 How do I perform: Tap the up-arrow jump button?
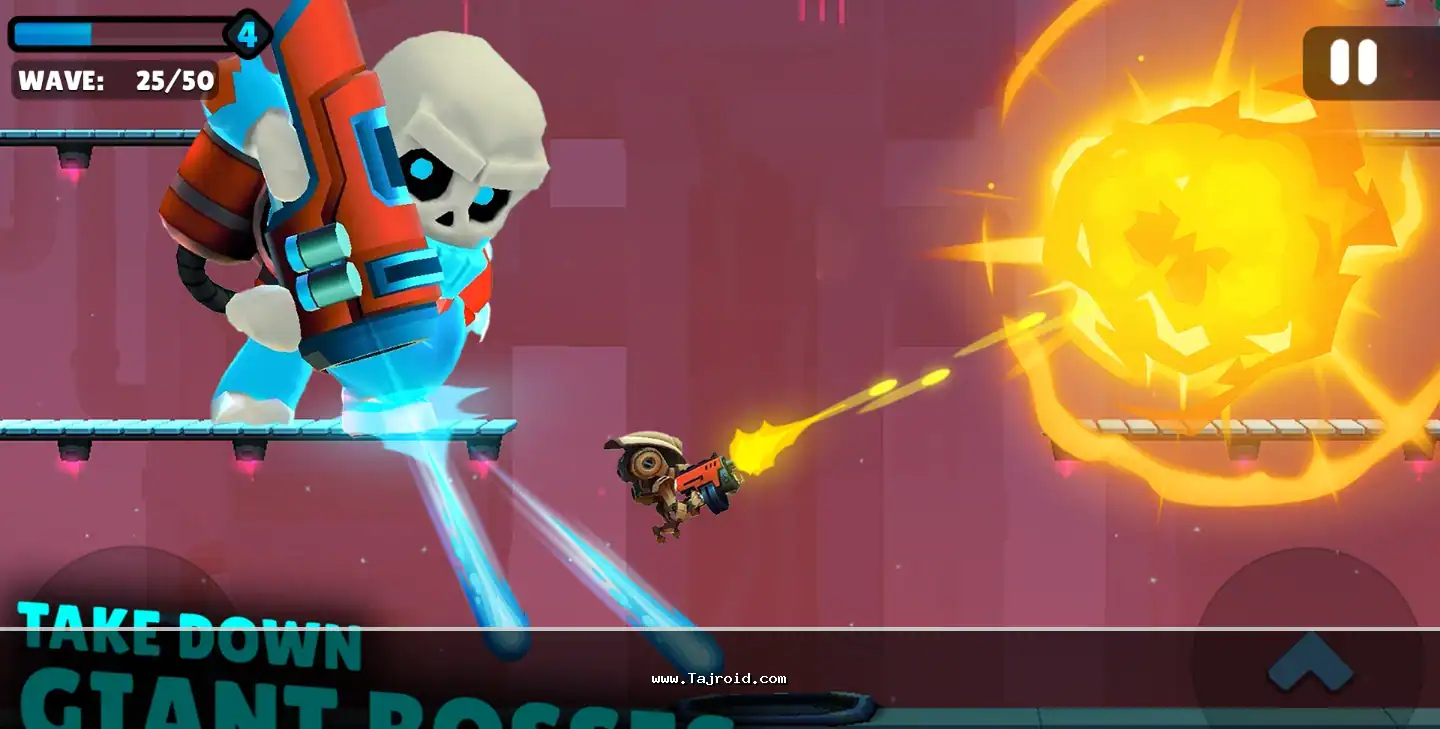click(x=1310, y=660)
